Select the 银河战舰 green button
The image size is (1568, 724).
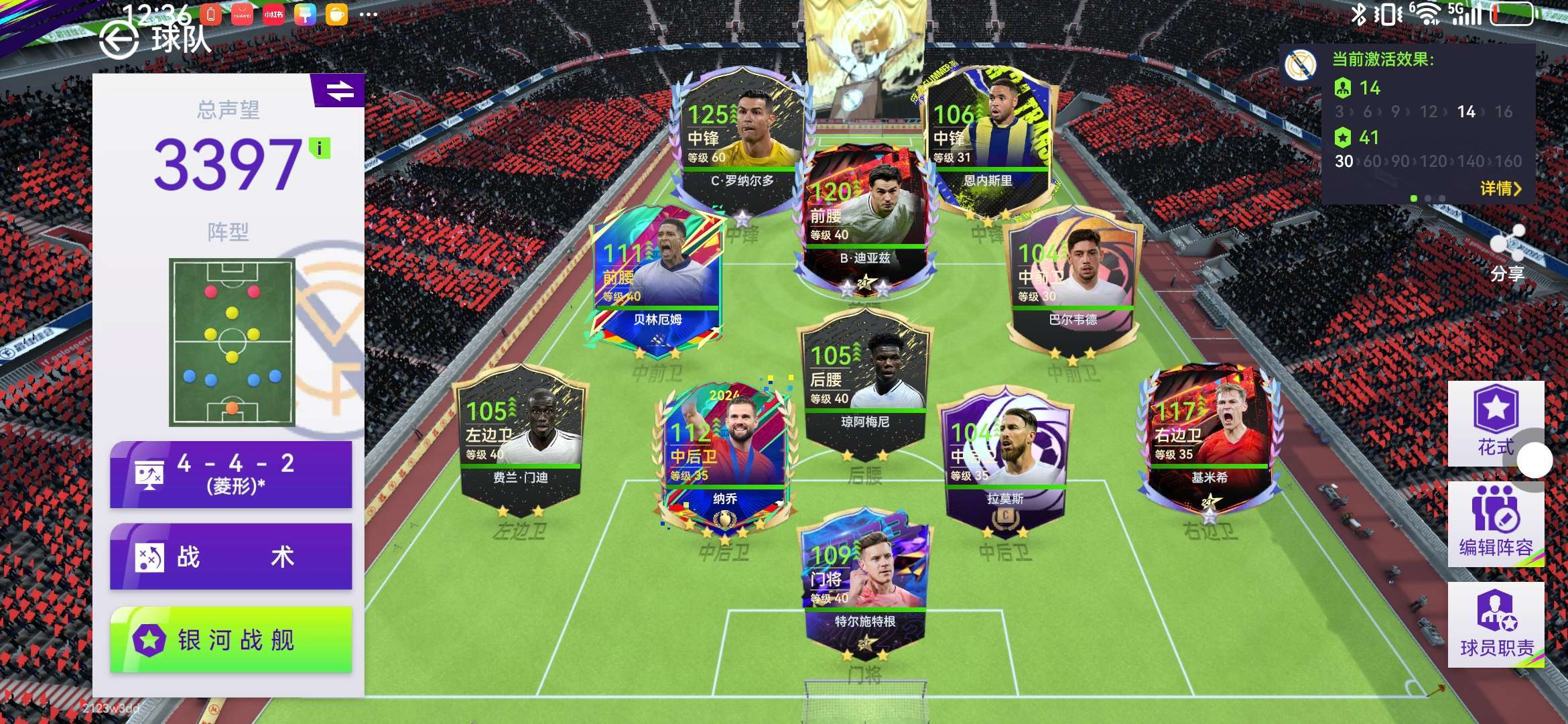click(x=231, y=640)
